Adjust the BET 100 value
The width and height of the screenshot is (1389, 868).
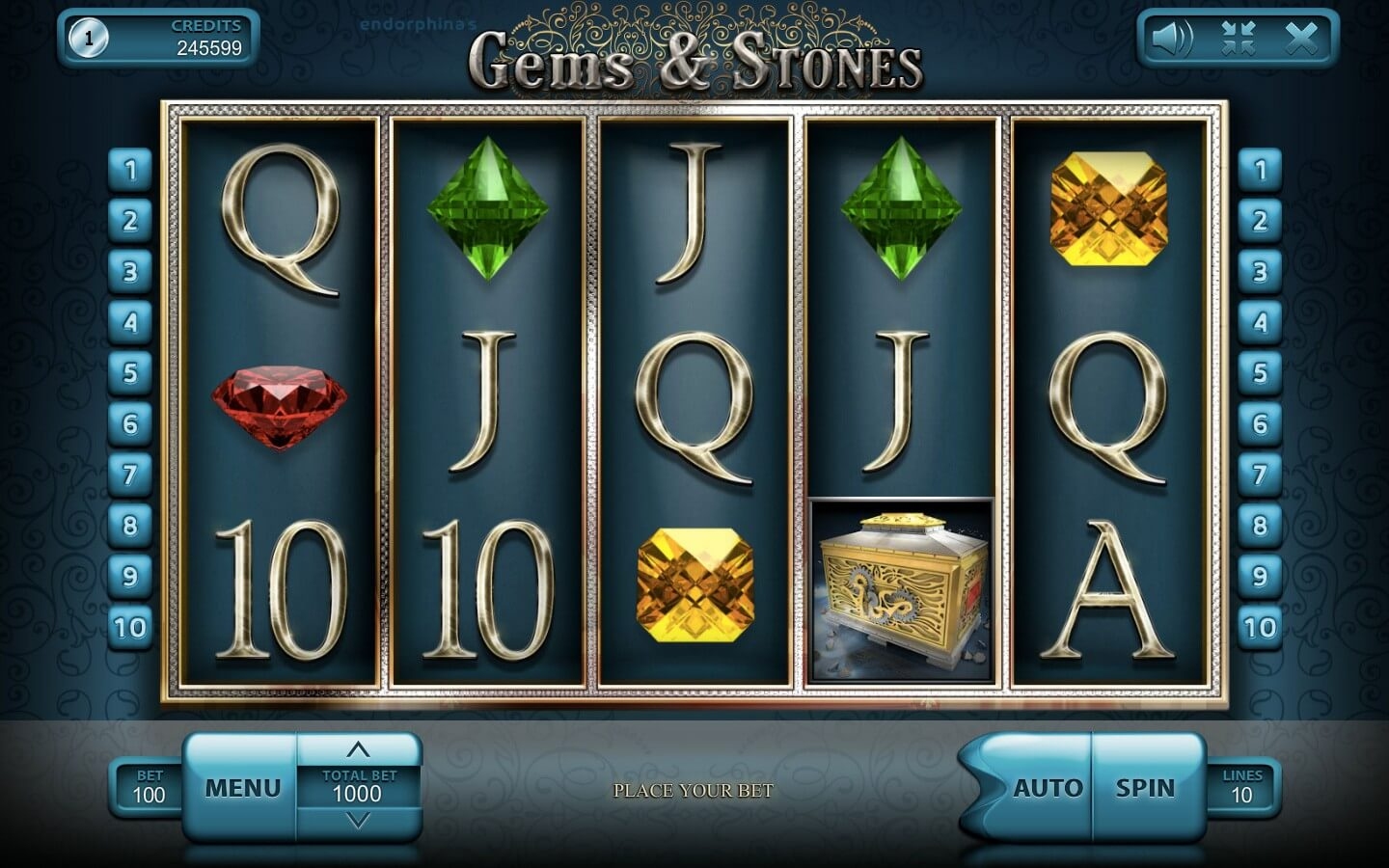(x=149, y=787)
